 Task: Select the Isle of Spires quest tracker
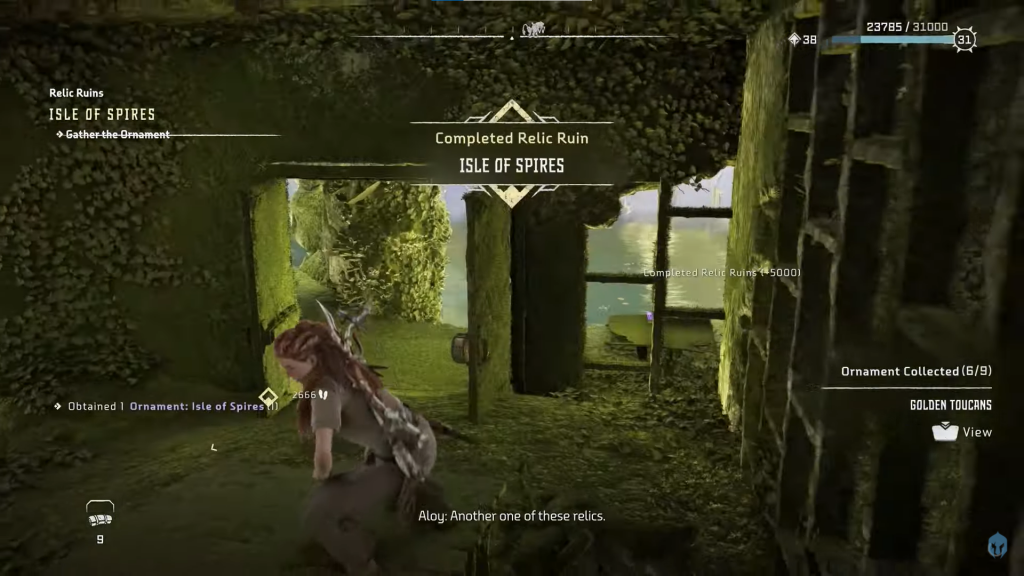(102, 114)
